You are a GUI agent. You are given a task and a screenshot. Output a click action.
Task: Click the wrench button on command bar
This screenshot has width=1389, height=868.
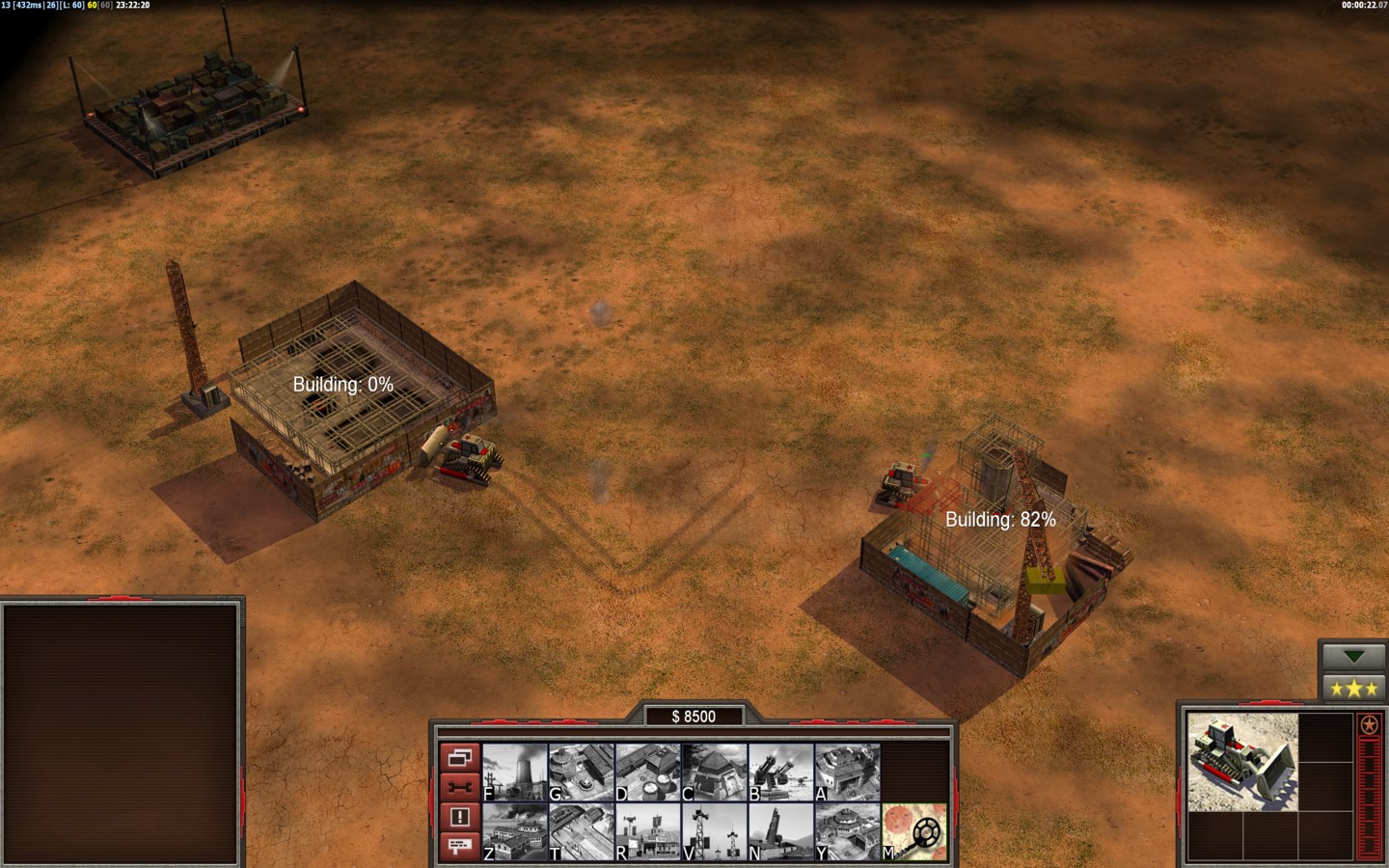pyautogui.click(x=459, y=787)
